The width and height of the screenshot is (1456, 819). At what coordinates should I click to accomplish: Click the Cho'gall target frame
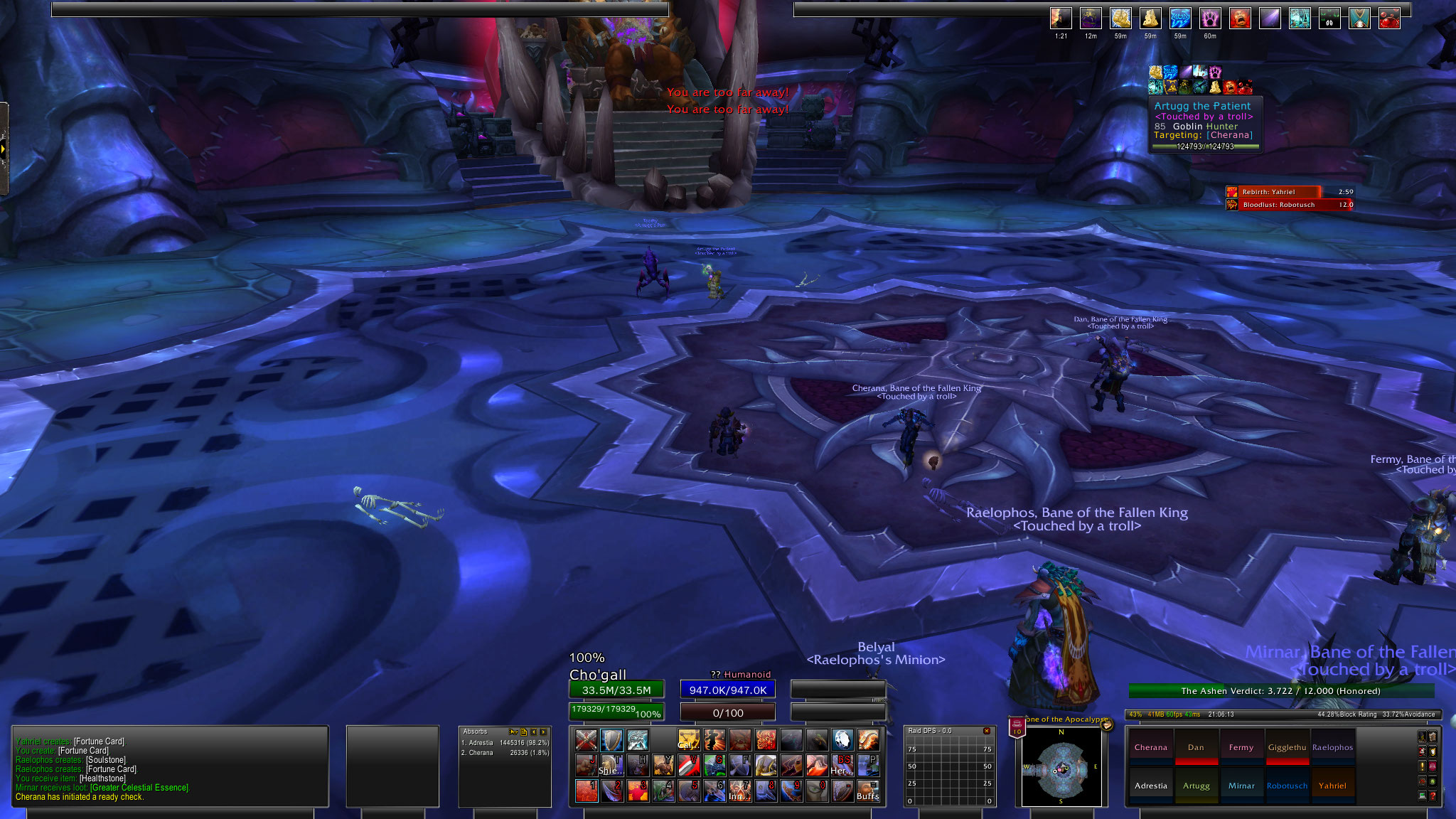click(x=616, y=690)
